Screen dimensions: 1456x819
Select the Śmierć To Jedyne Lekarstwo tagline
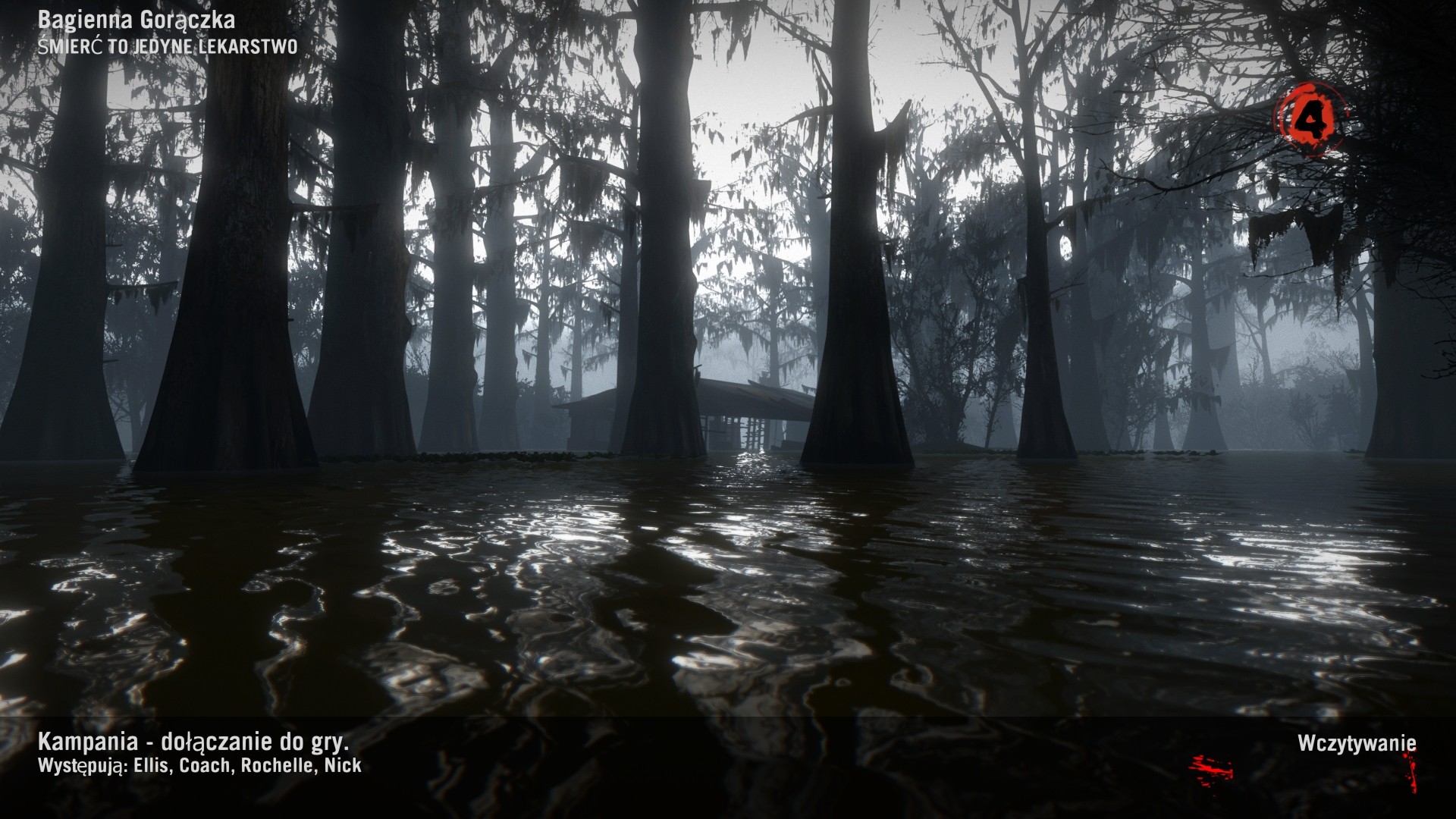(167, 47)
